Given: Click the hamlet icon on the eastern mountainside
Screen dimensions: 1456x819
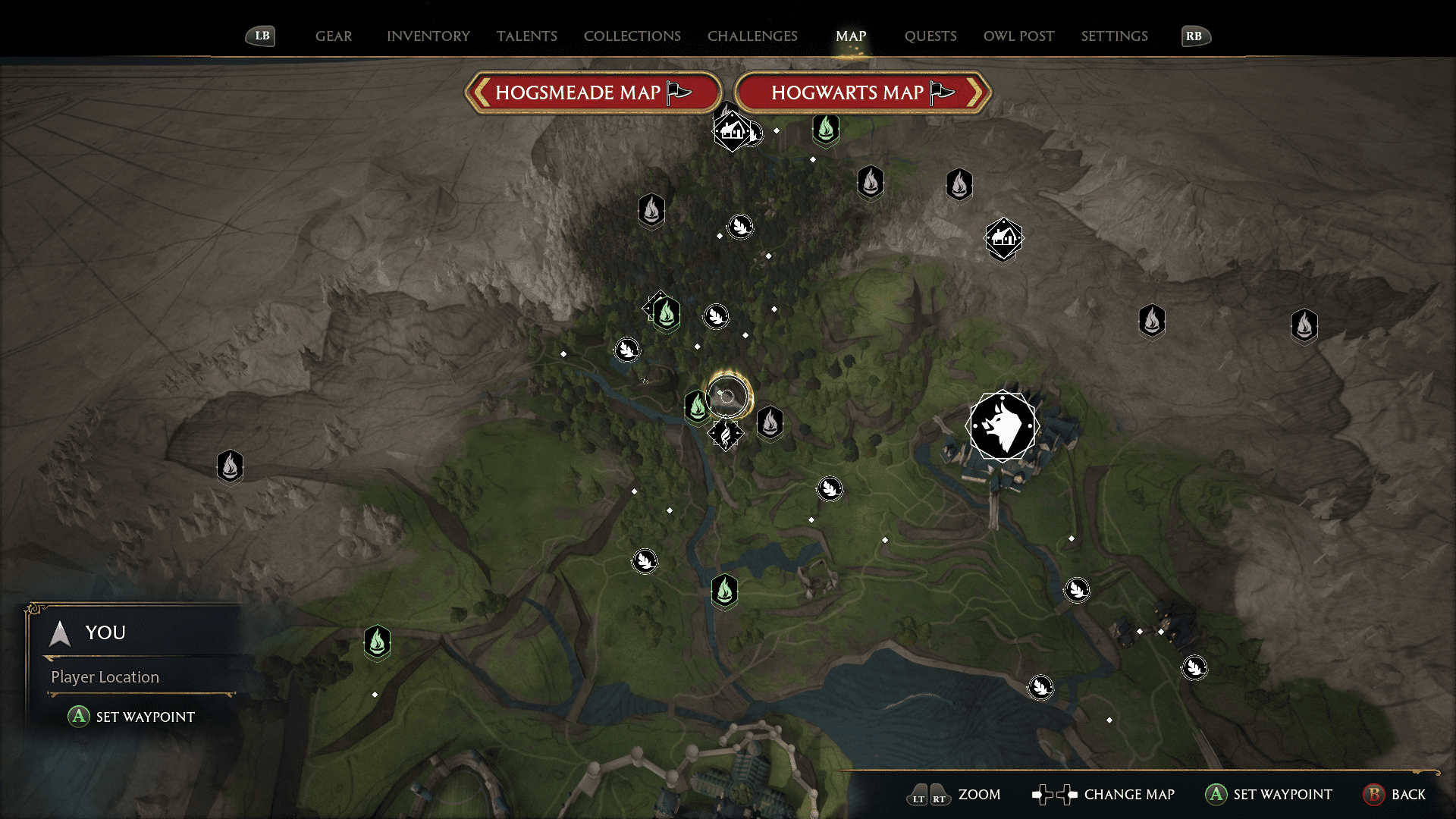Looking at the screenshot, I should point(1003,237).
